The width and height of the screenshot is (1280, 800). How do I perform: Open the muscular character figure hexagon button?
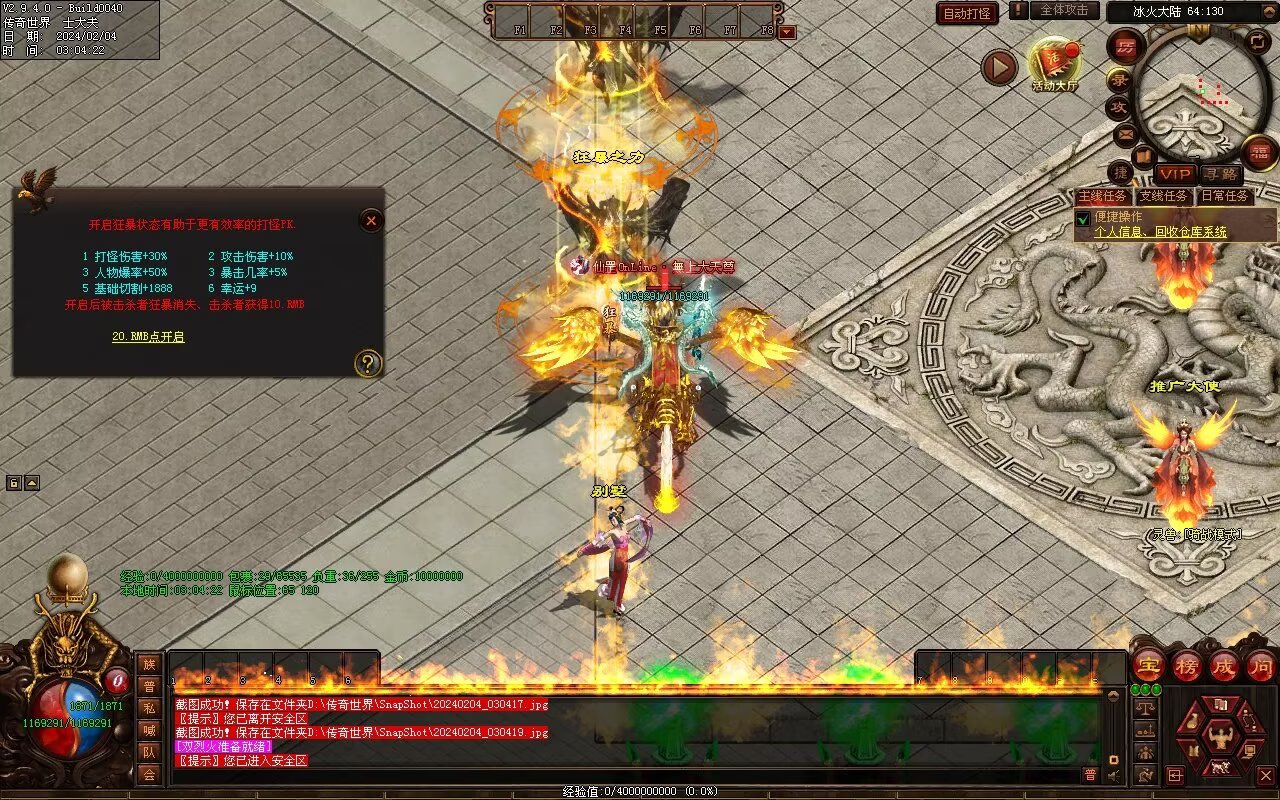pos(1218,738)
